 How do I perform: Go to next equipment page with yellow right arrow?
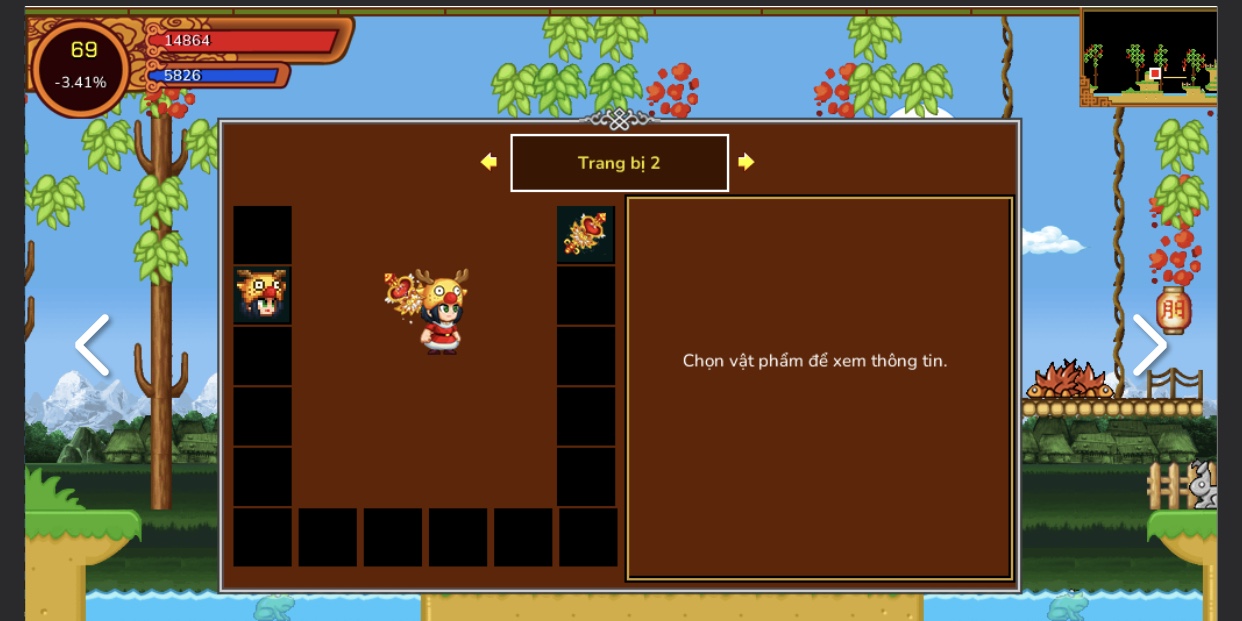(x=746, y=162)
